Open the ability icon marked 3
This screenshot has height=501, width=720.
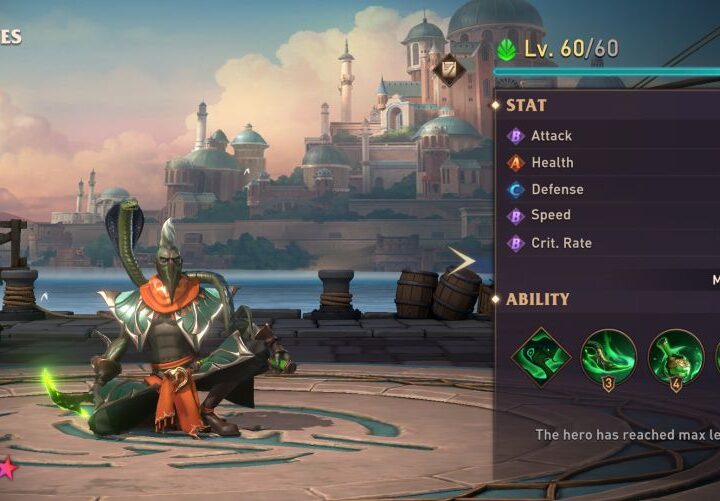coord(608,357)
